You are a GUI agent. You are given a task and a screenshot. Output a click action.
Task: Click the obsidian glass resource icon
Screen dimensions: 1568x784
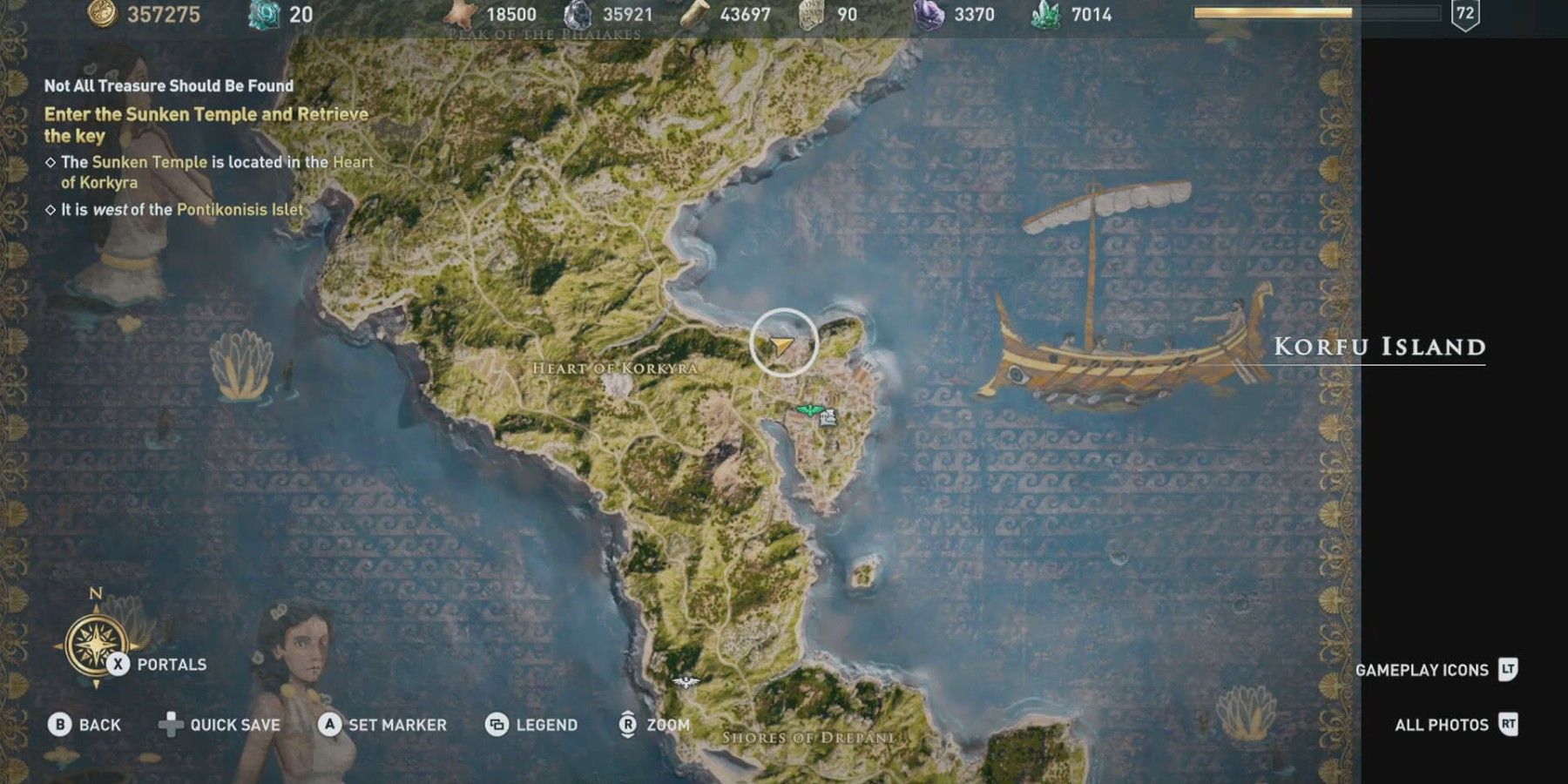(578, 15)
